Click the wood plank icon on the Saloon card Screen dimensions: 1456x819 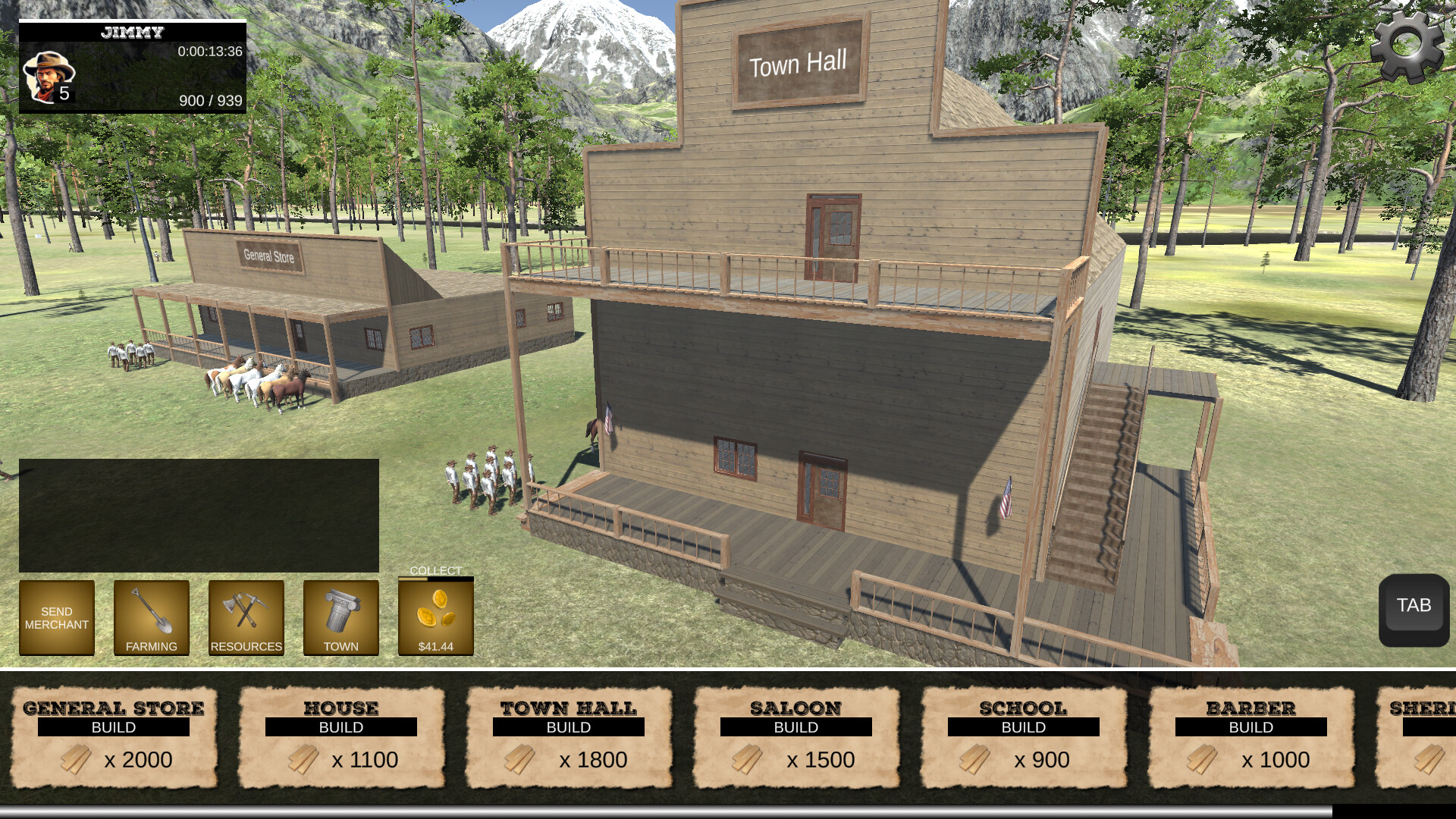pyautogui.click(x=747, y=759)
